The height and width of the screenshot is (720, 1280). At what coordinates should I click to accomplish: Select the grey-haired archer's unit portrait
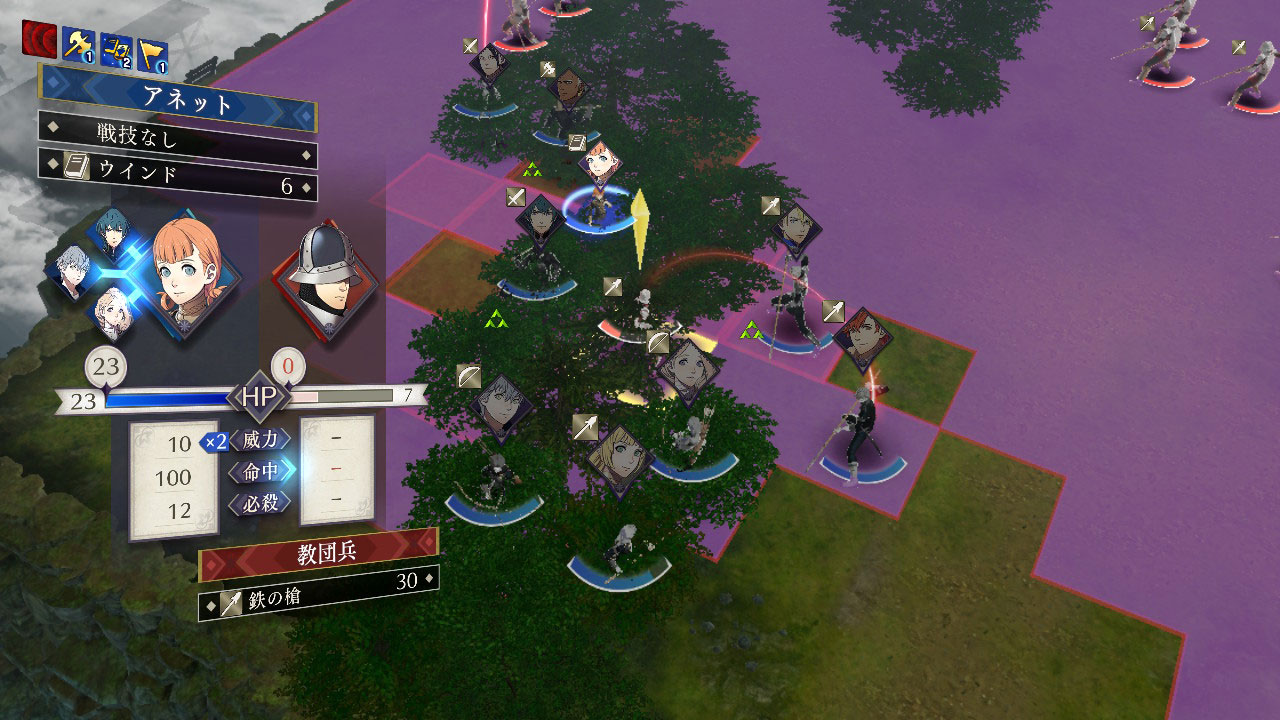pos(500,403)
